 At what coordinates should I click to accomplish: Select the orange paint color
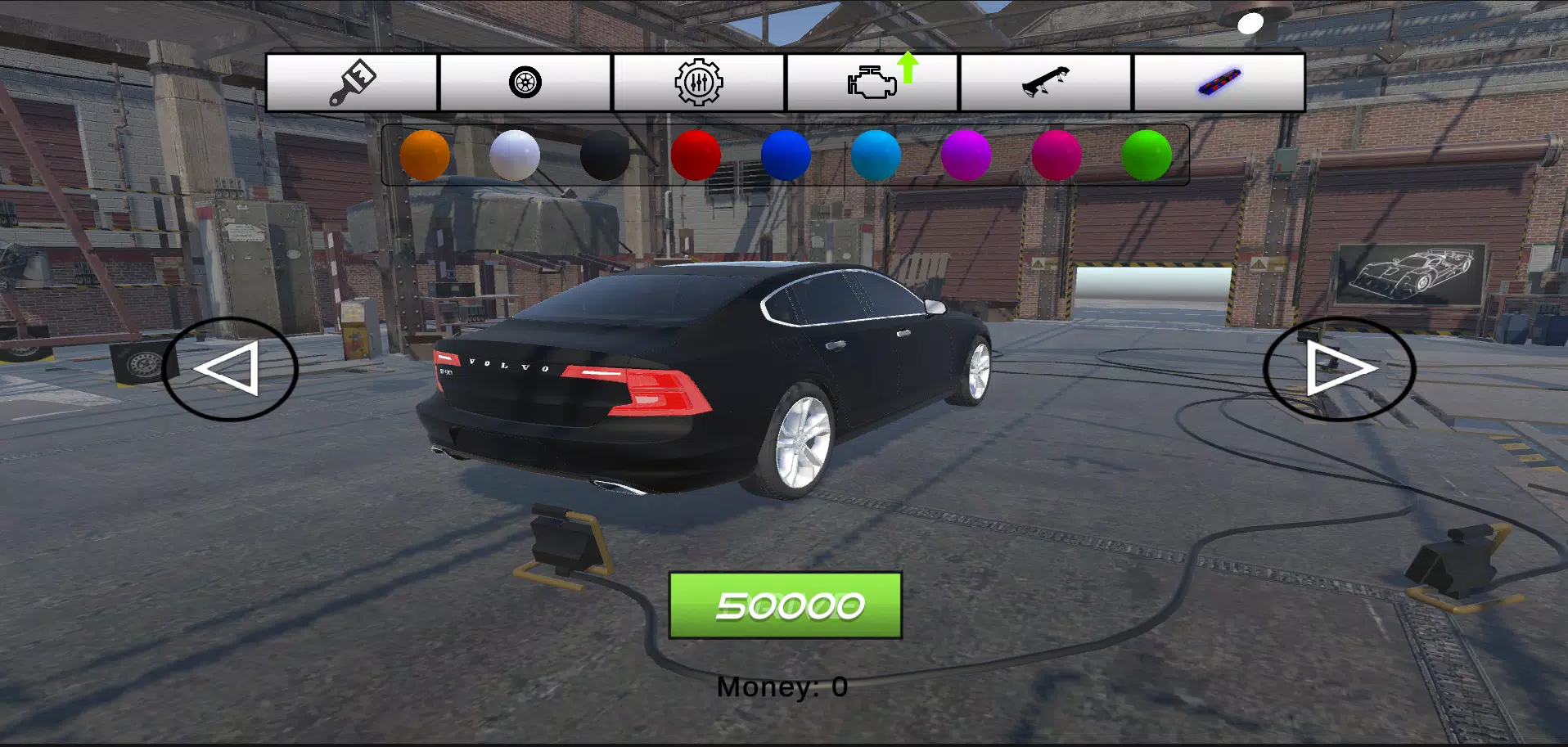pyautogui.click(x=424, y=155)
